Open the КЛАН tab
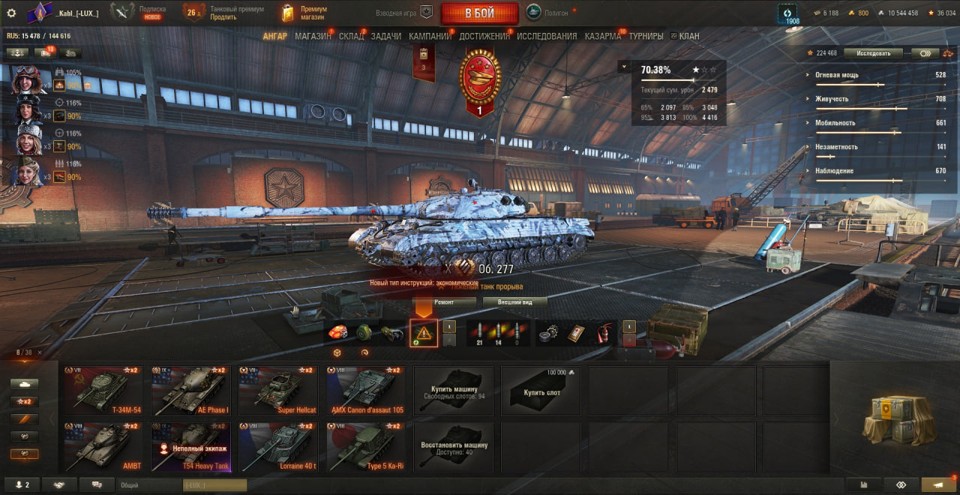 click(688, 36)
